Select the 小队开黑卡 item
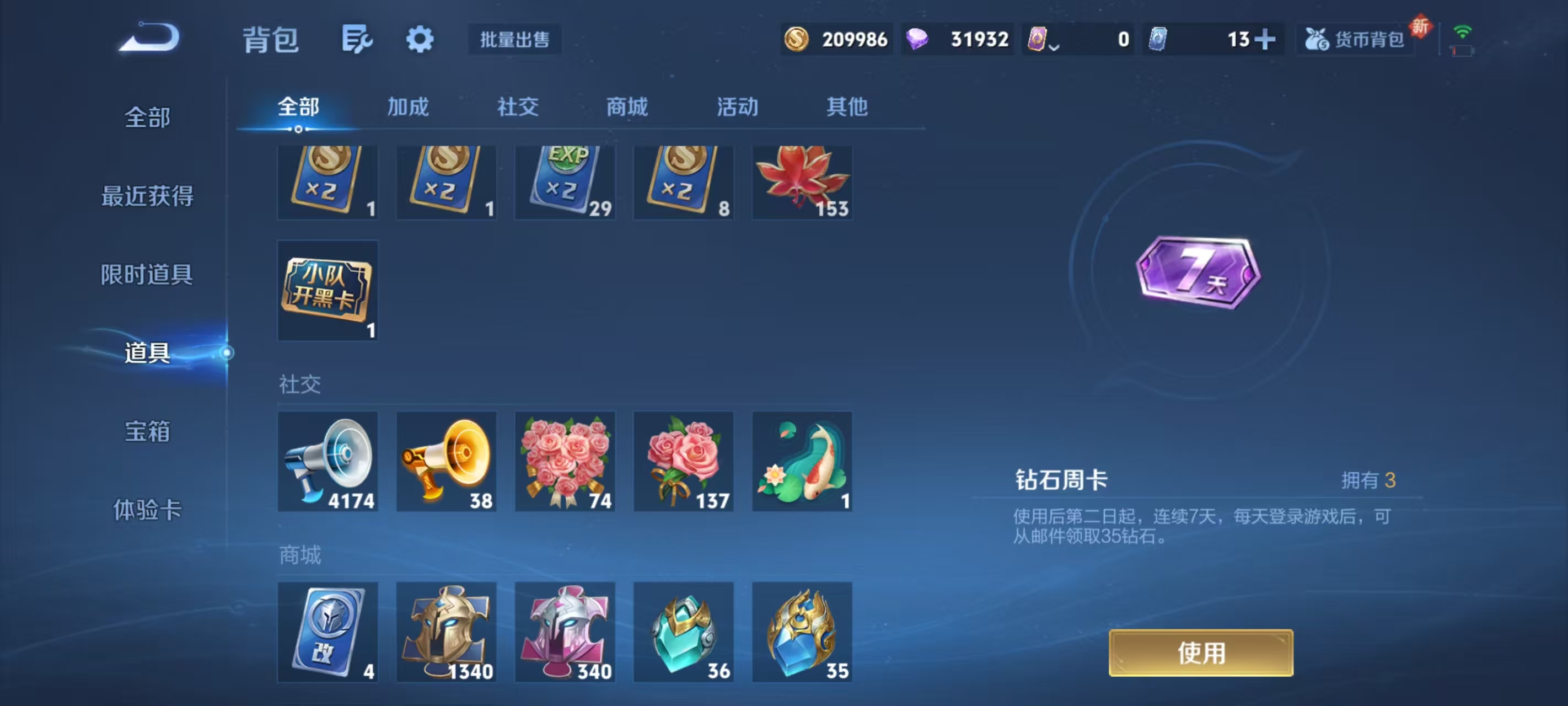The image size is (1568, 706). 327,291
